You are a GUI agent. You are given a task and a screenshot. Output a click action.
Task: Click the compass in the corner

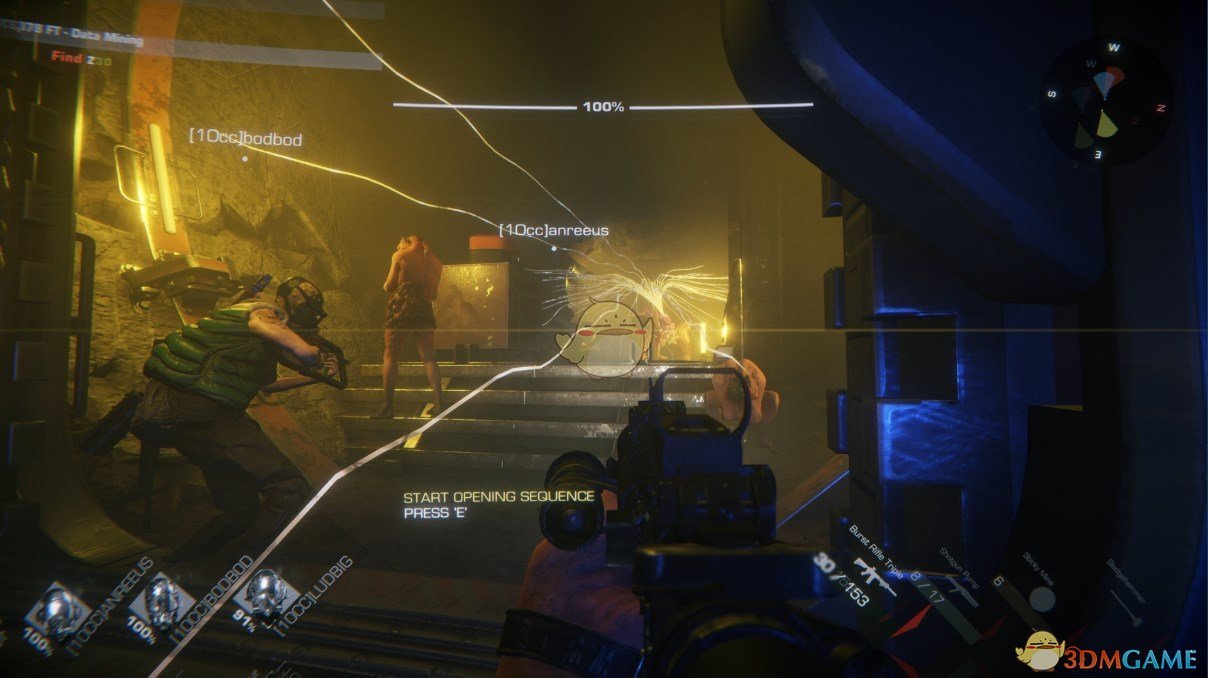(1105, 103)
